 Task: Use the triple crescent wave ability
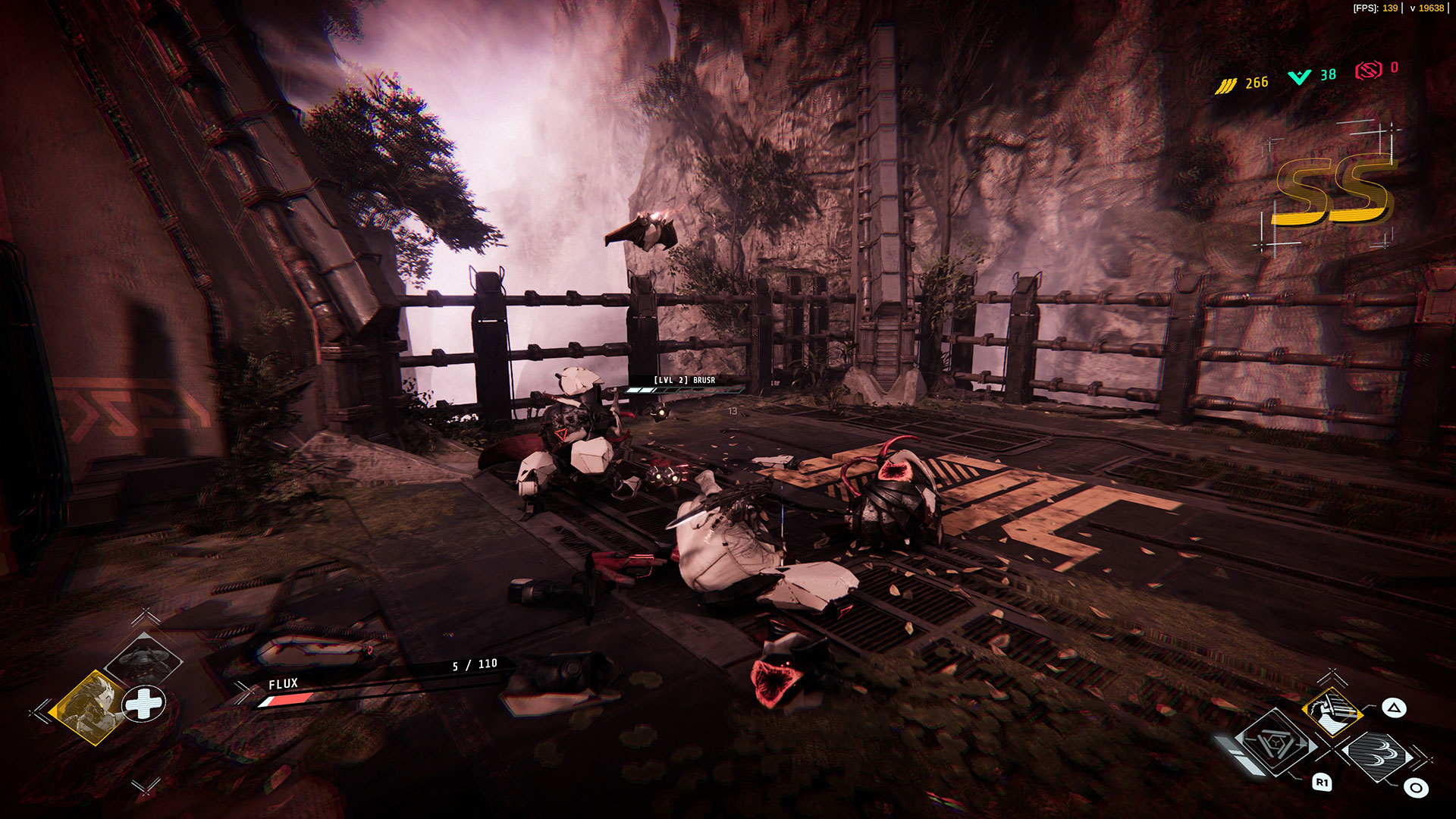click(1376, 755)
